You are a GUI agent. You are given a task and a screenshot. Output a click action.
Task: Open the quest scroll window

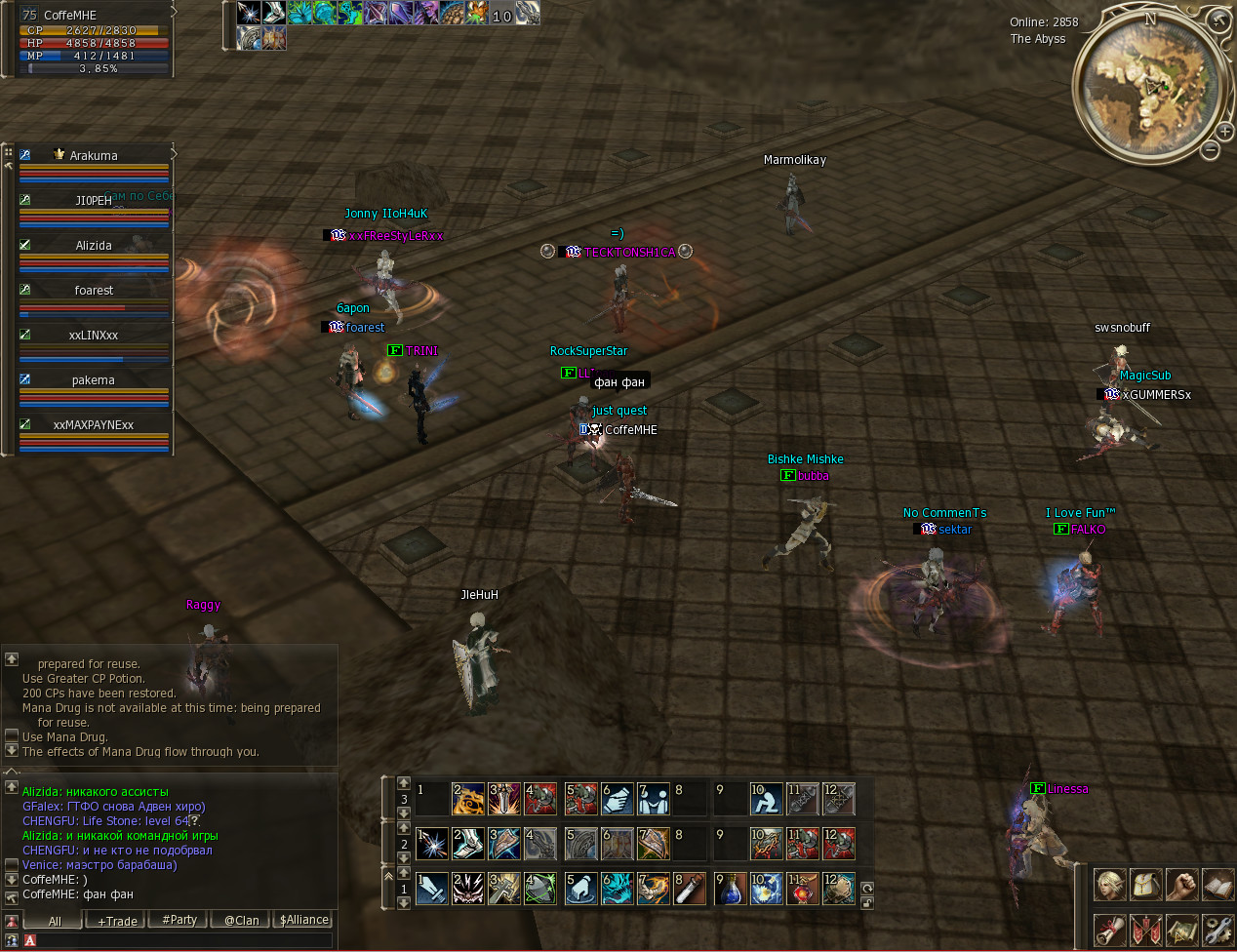[1109, 930]
